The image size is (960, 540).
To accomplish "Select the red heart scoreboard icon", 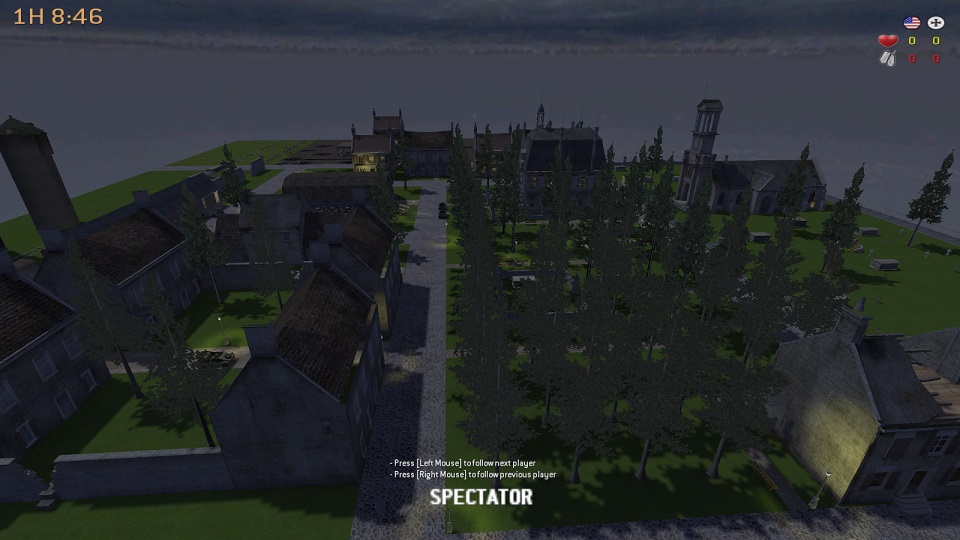I will coord(887,41).
